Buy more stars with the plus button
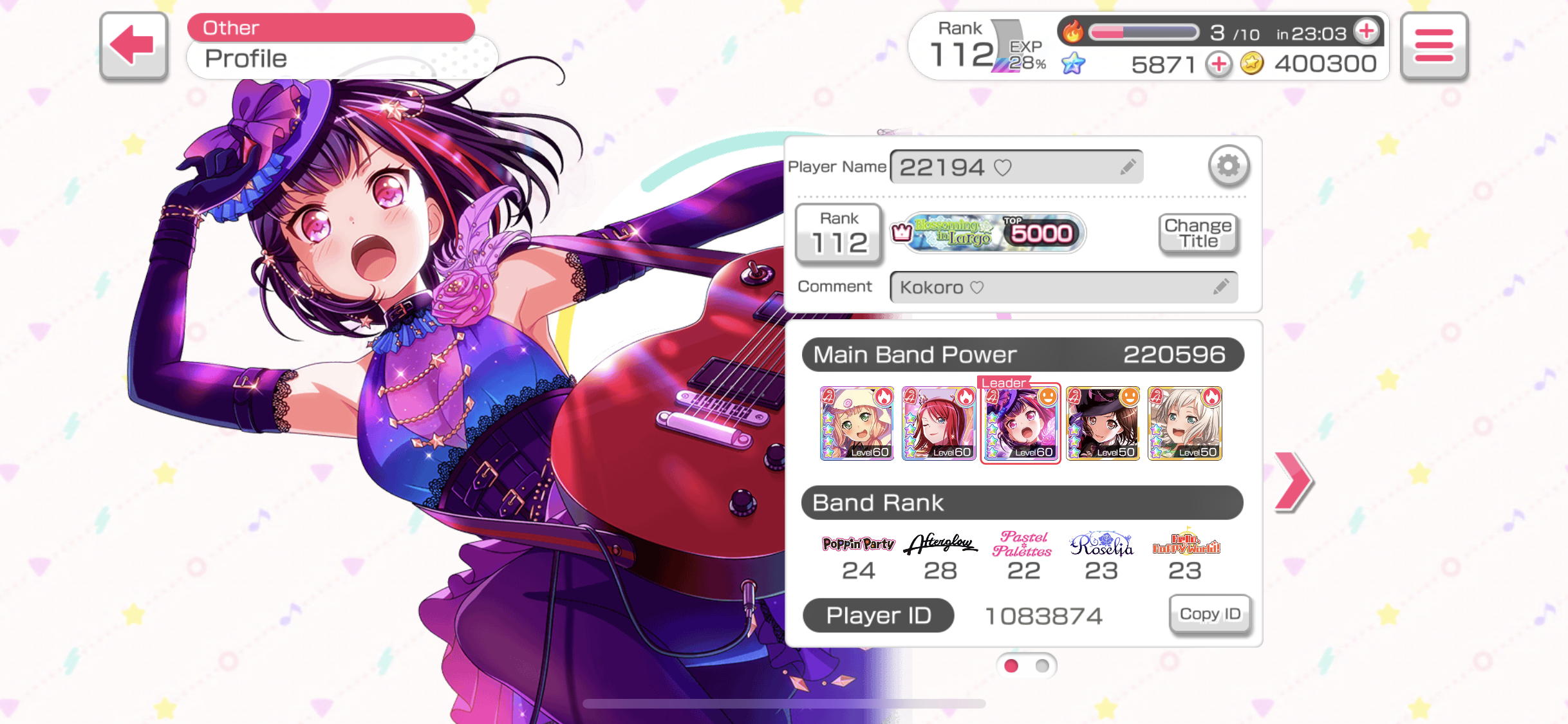The height and width of the screenshot is (724, 1568). 1218,64
